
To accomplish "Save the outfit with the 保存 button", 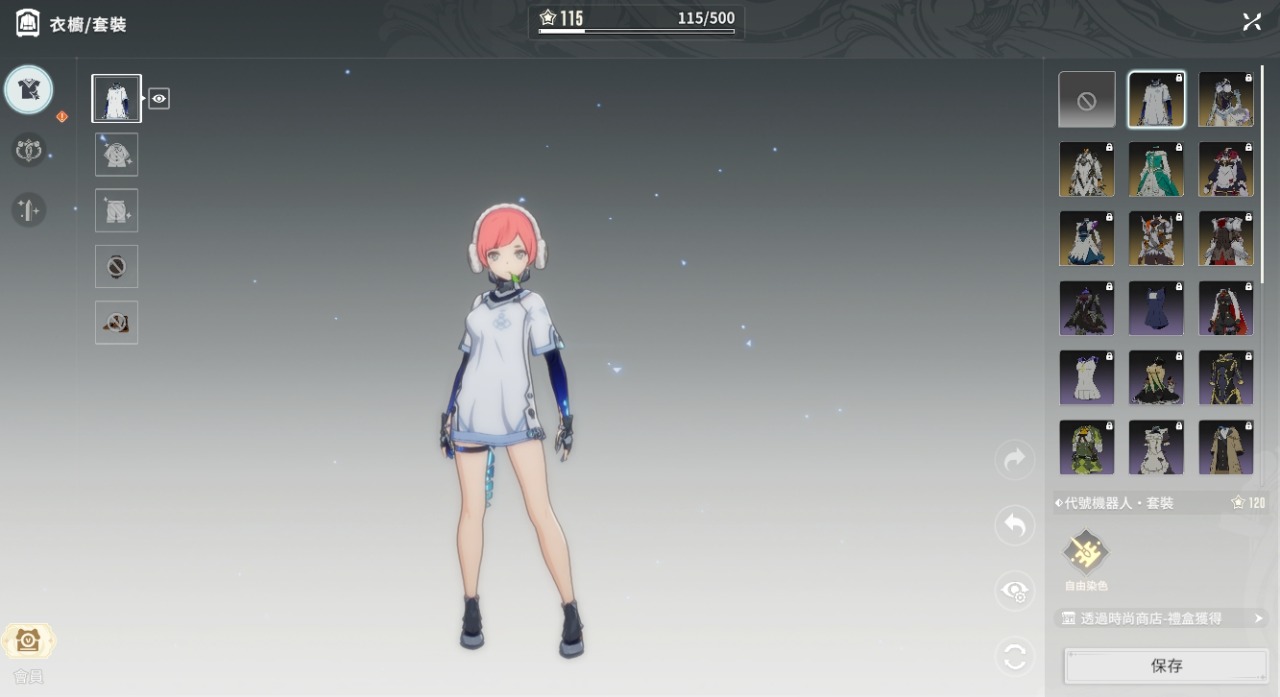I will (1166, 665).
